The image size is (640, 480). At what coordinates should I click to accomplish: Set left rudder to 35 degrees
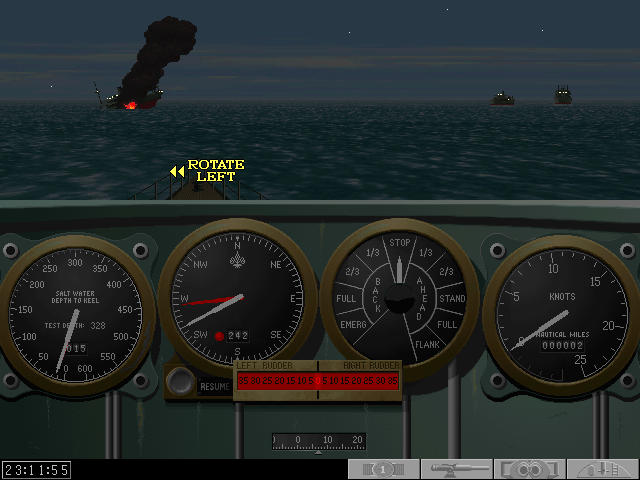click(x=243, y=380)
